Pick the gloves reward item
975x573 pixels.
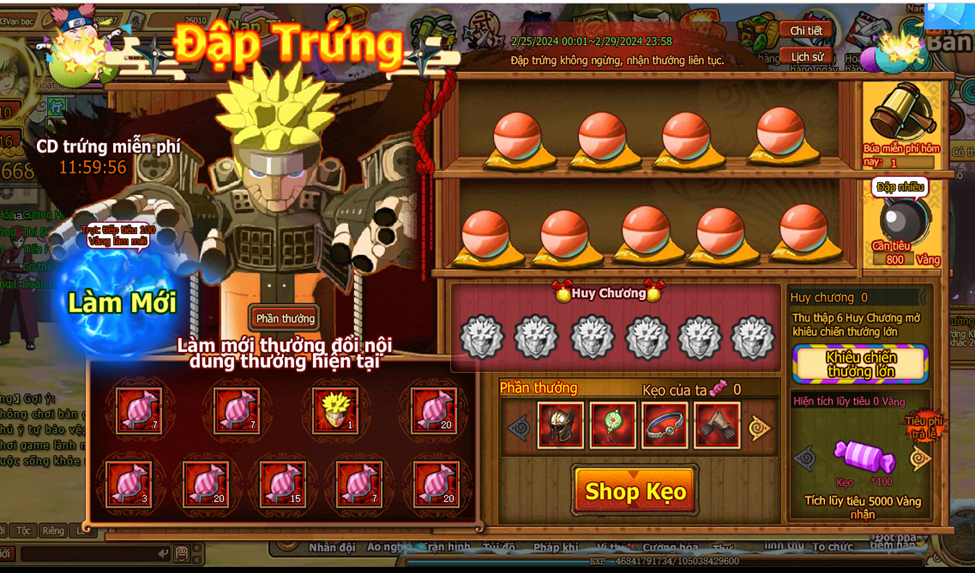[717, 426]
